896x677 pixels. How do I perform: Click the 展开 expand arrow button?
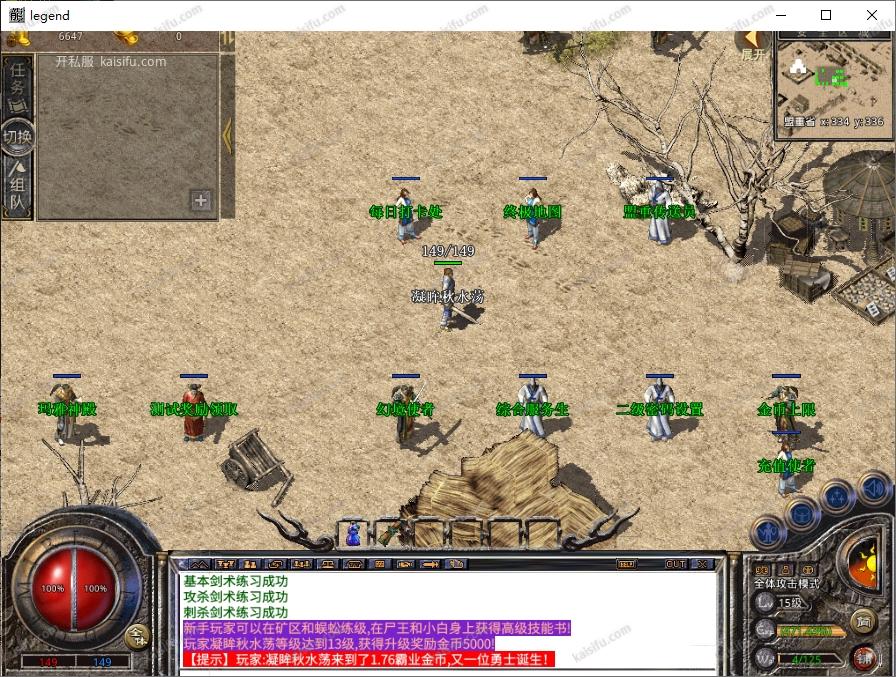[752, 43]
